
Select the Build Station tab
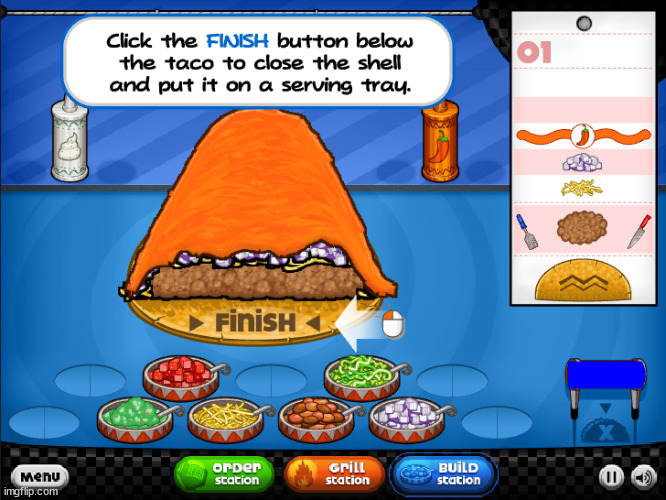(x=443, y=473)
